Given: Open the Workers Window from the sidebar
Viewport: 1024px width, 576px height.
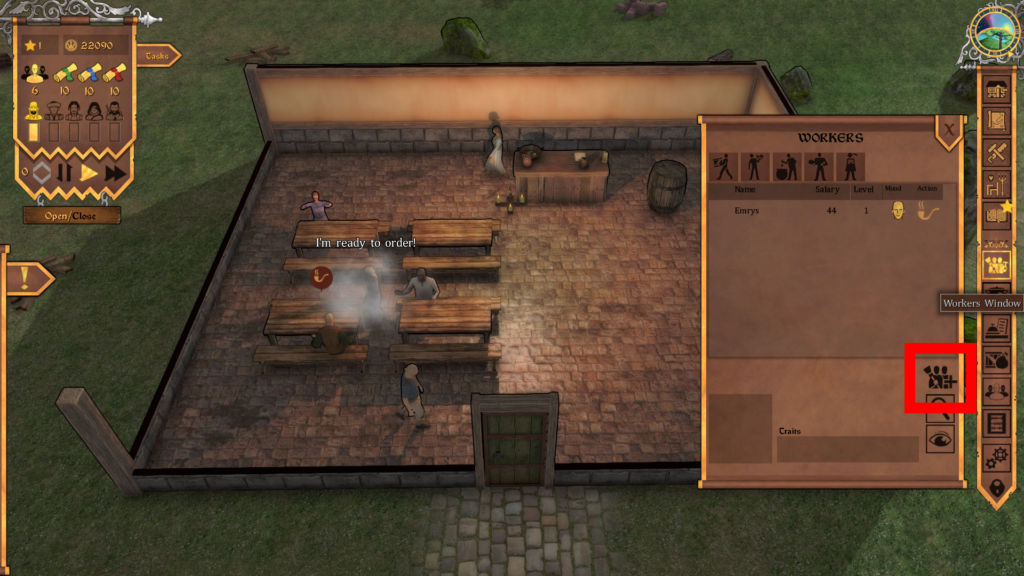Looking at the screenshot, I should [996, 265].
